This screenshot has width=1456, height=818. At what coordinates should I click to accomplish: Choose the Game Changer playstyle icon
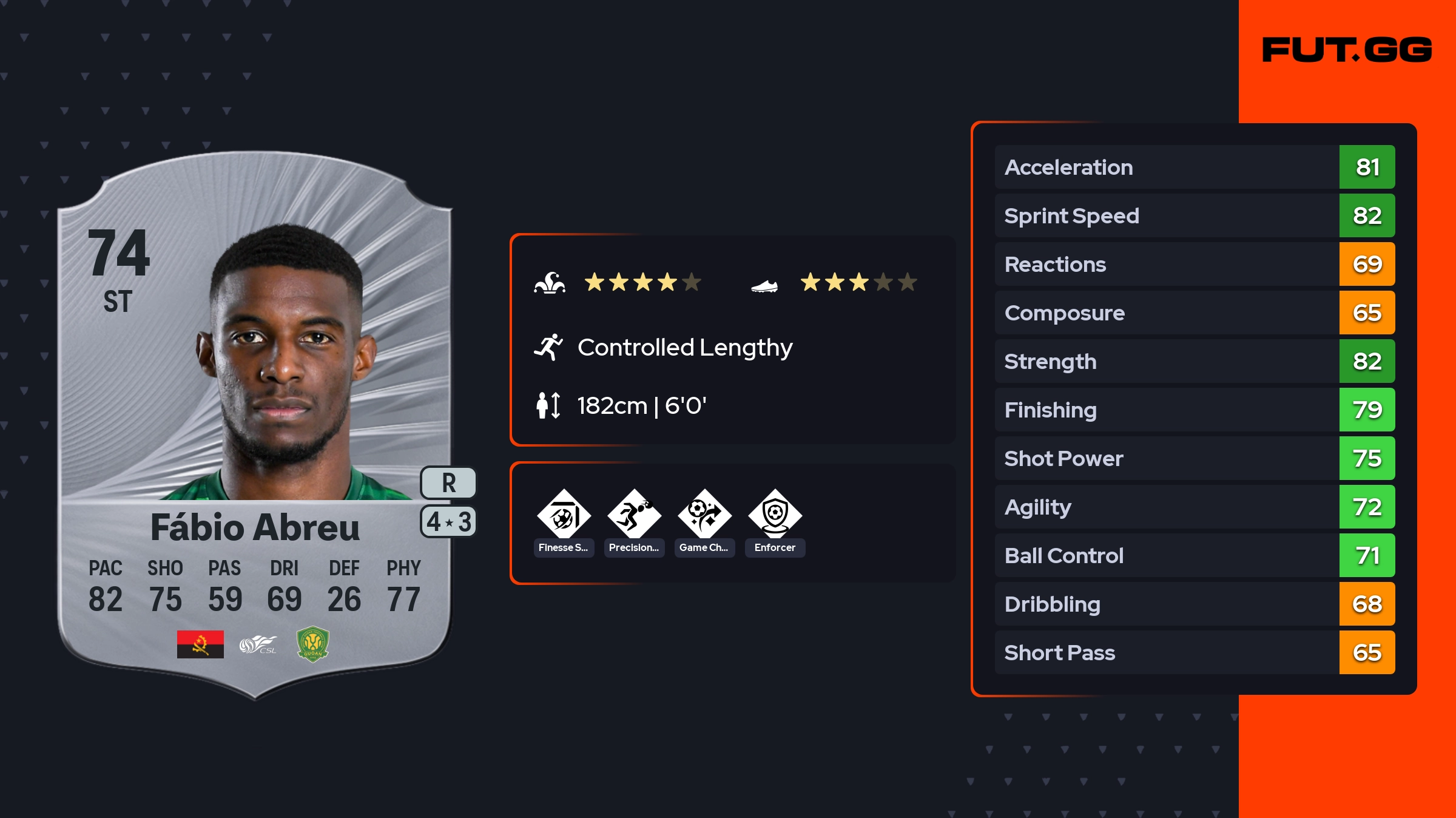tap(704, 516)
